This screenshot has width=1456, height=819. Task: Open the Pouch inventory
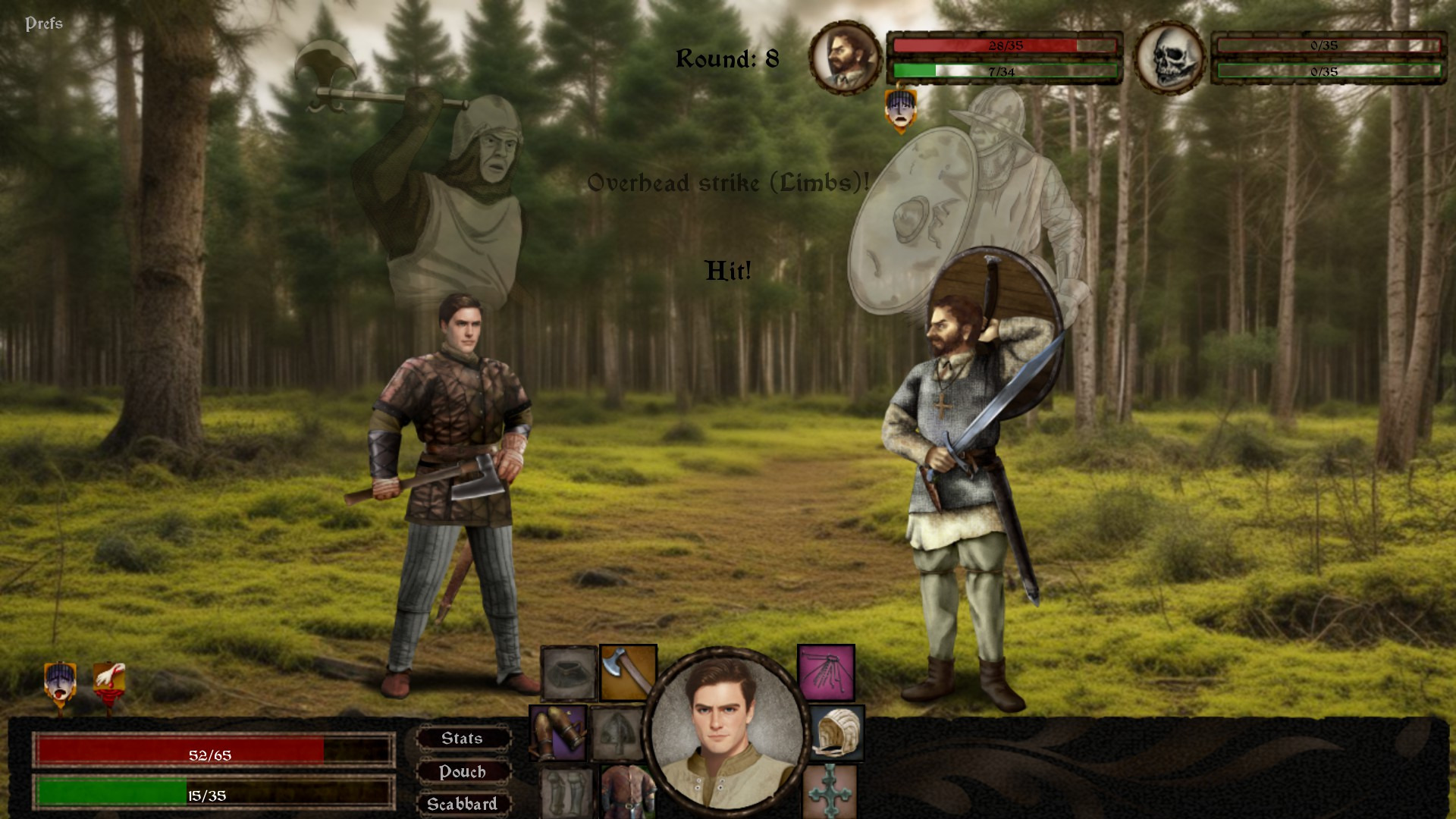(463, 772)
